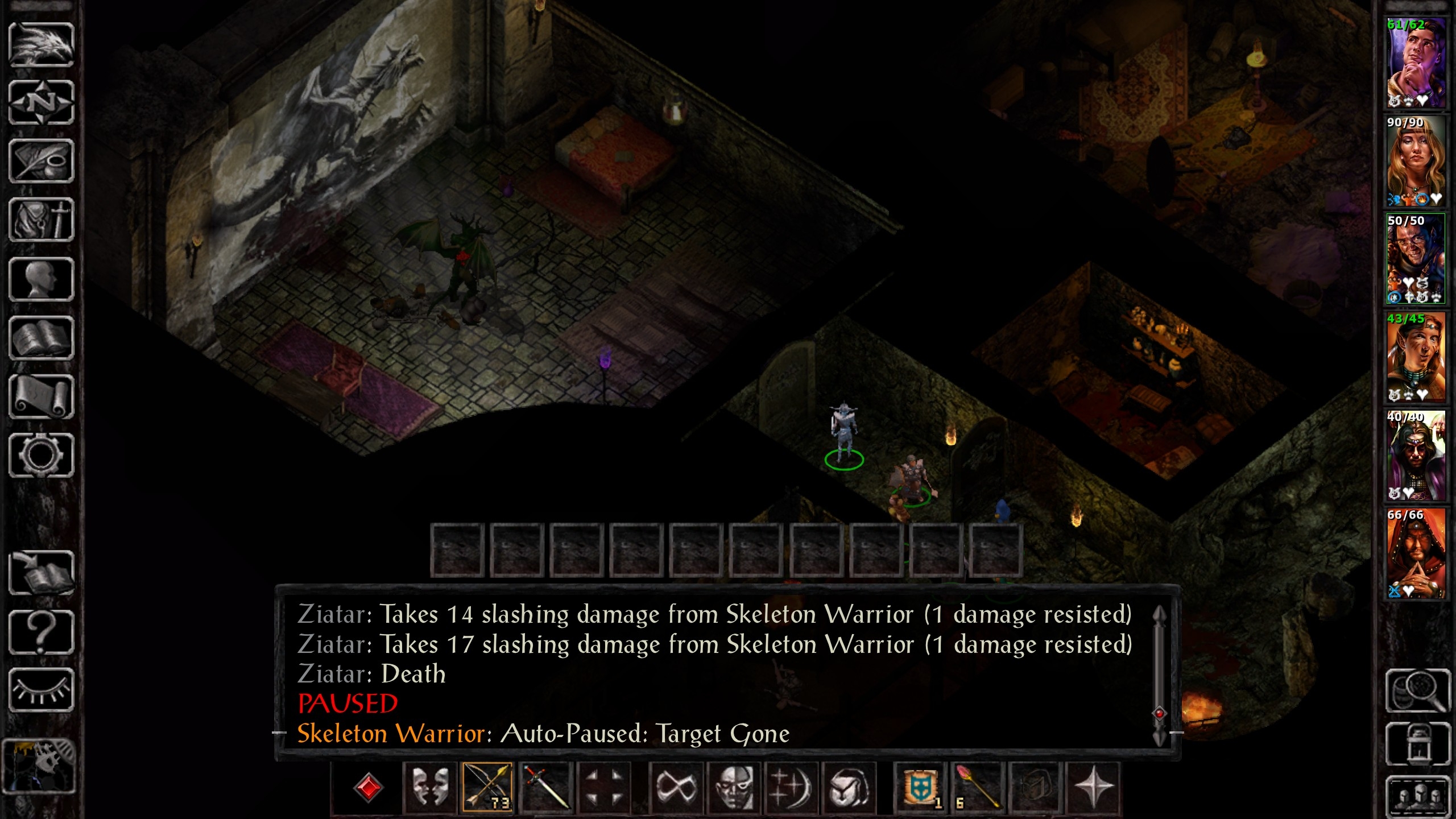Select all party with three helmets button

pyautogui.click(x=1417, y=795)
